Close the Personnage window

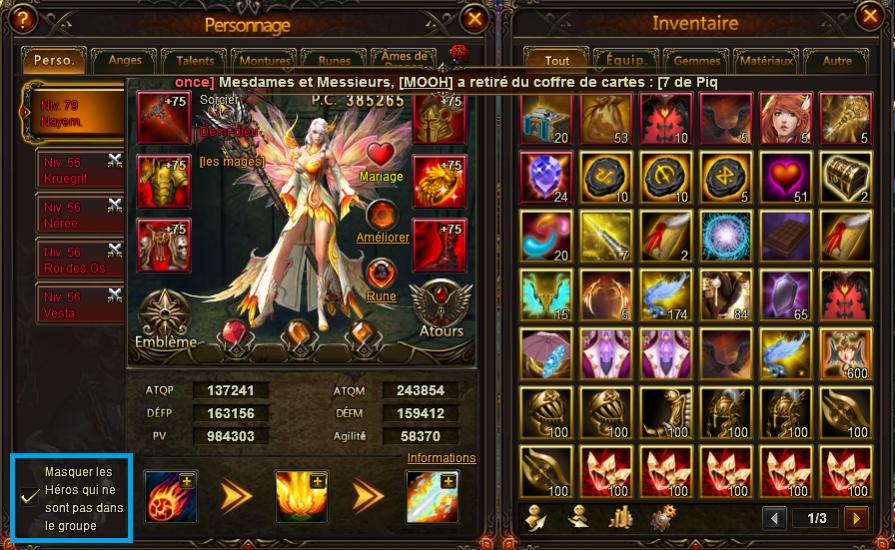tap(475, 18)
